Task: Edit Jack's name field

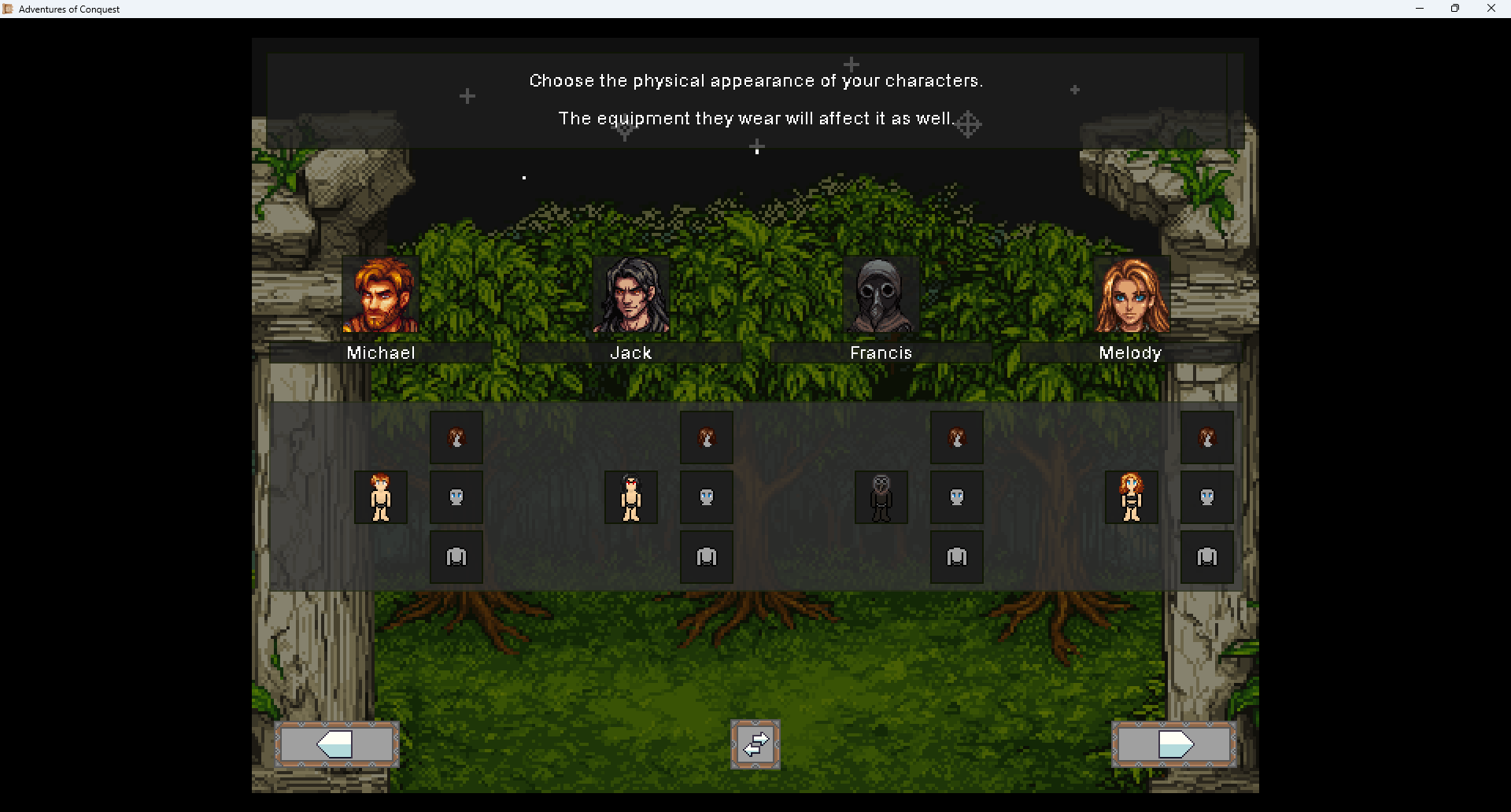Action: coord(631,353)
